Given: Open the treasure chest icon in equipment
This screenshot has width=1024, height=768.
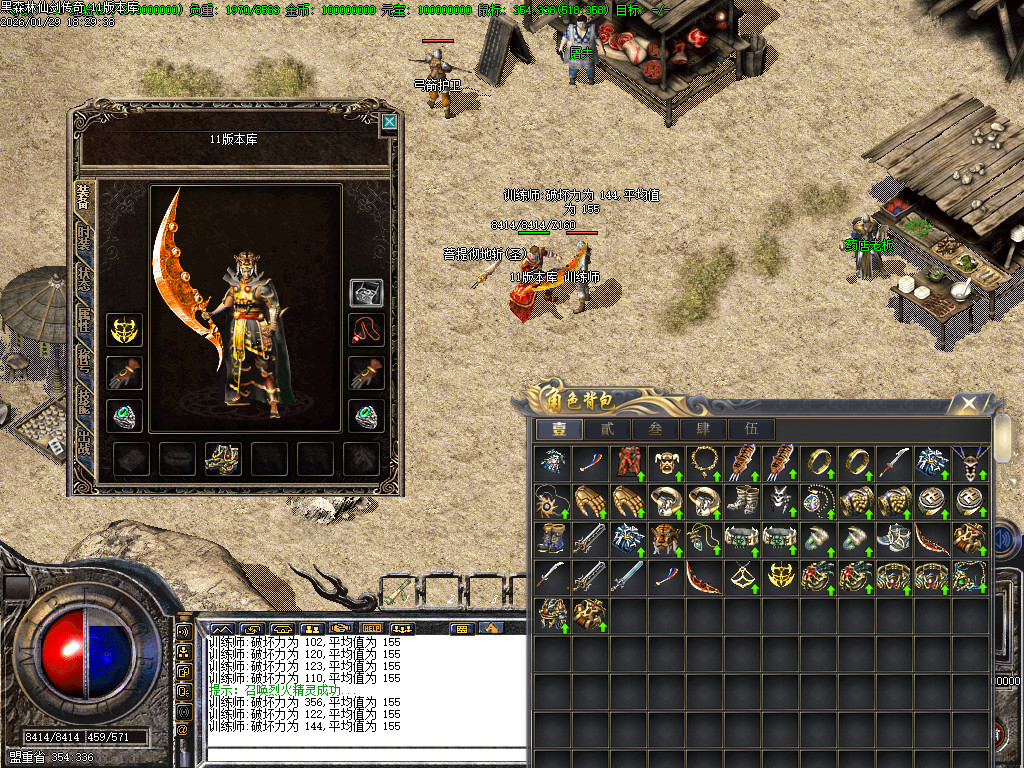Looking at the screenshot, I should pos(365,293).
